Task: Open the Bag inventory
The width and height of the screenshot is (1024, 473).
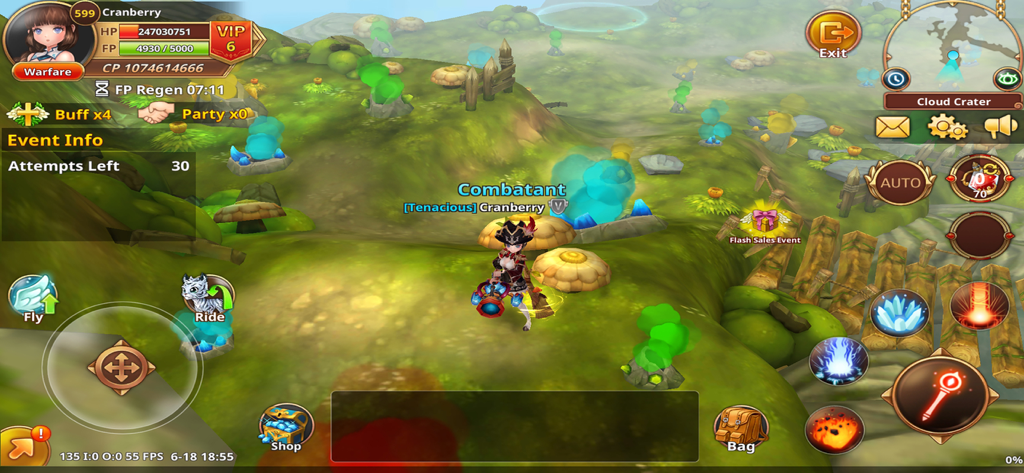Action: point(740,428)
